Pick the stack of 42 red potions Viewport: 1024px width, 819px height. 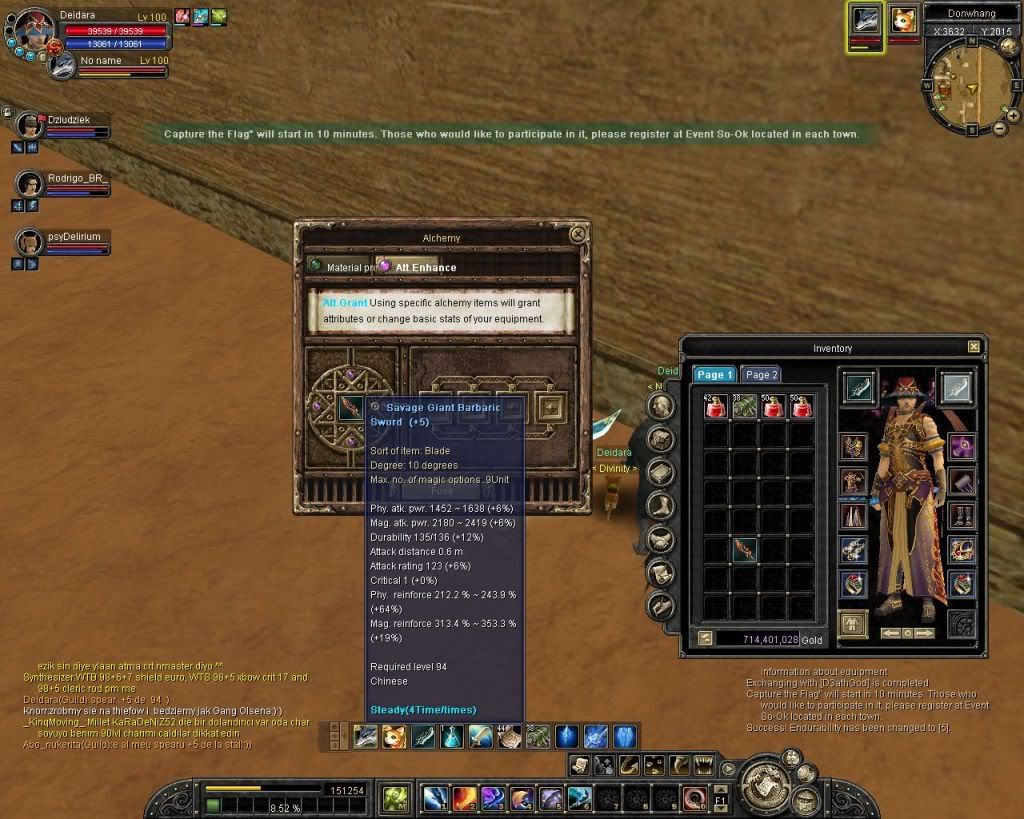pyautogui.click(x=717, y=406)
